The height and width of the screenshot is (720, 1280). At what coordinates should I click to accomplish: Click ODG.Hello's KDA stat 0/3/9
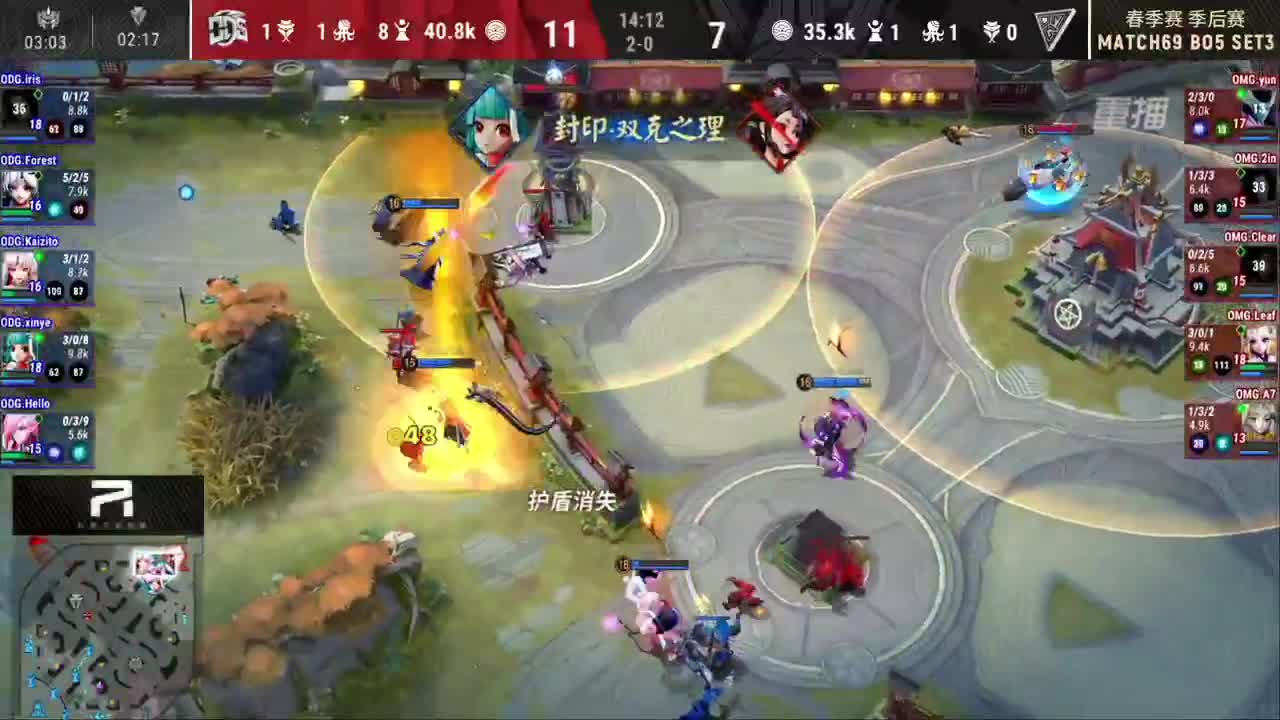(75, 421)
